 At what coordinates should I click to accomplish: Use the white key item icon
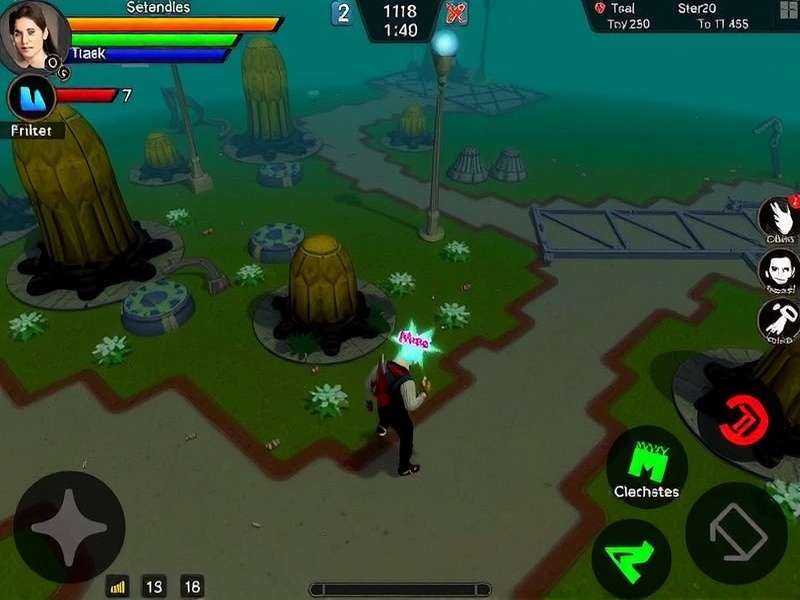tap(778, 319)
